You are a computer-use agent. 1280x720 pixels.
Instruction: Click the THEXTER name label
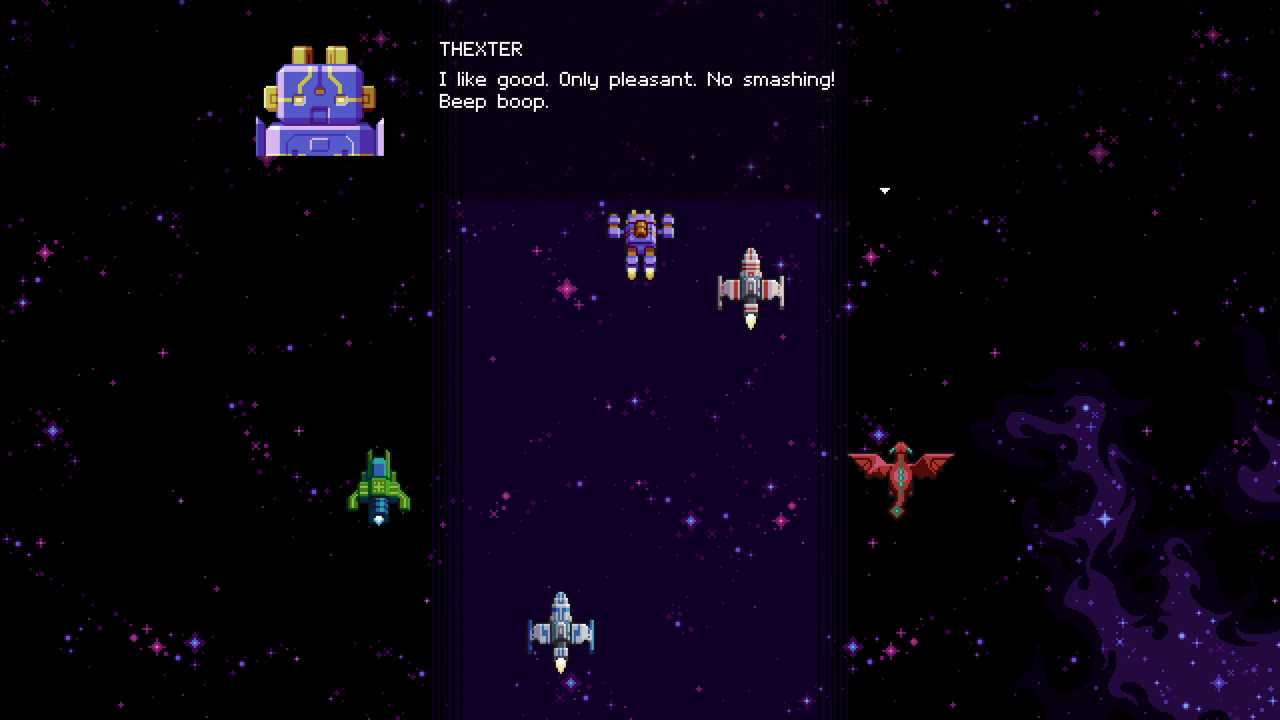[x=481, y=49]
